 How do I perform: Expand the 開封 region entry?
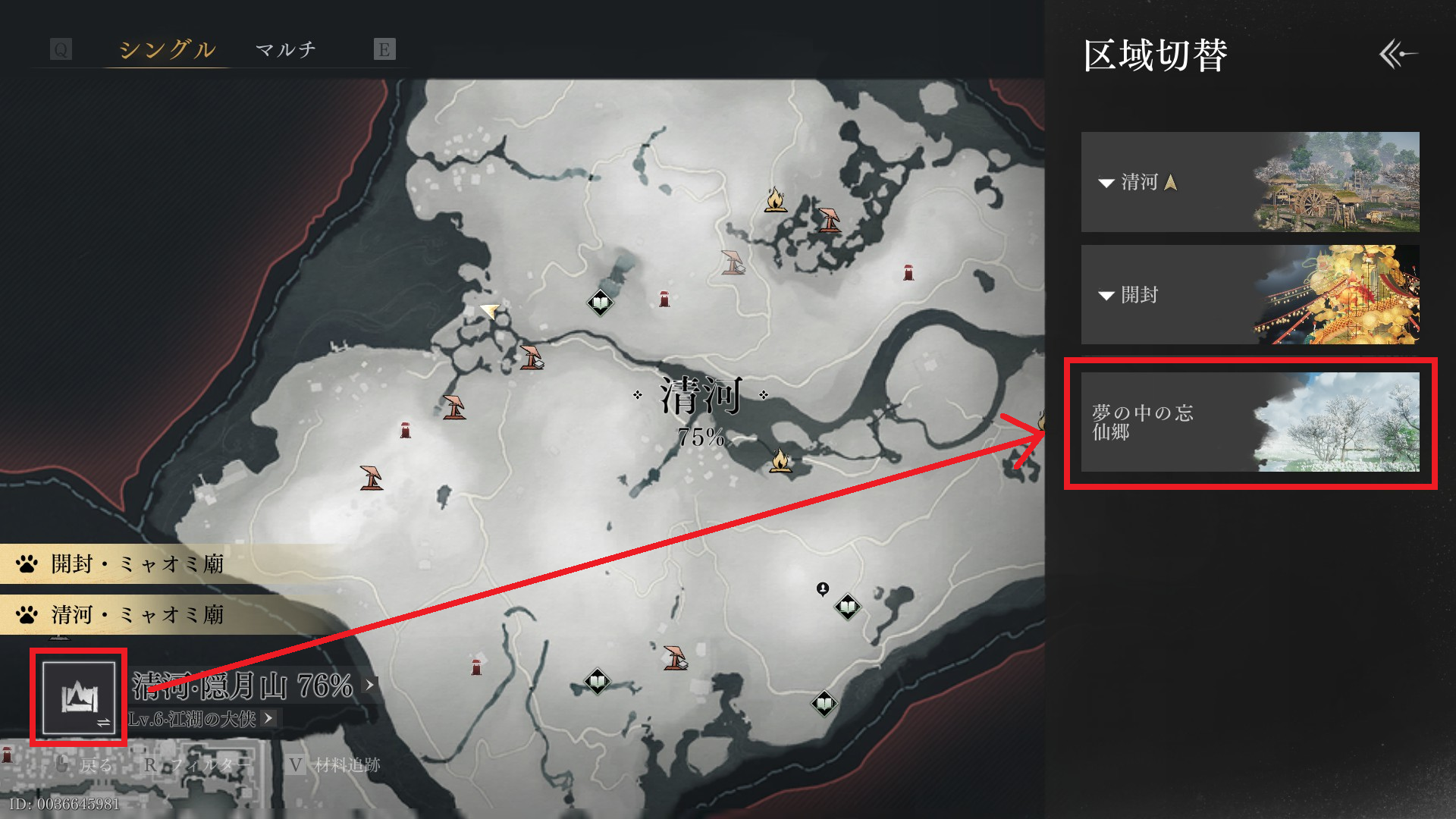point(1249,294)
